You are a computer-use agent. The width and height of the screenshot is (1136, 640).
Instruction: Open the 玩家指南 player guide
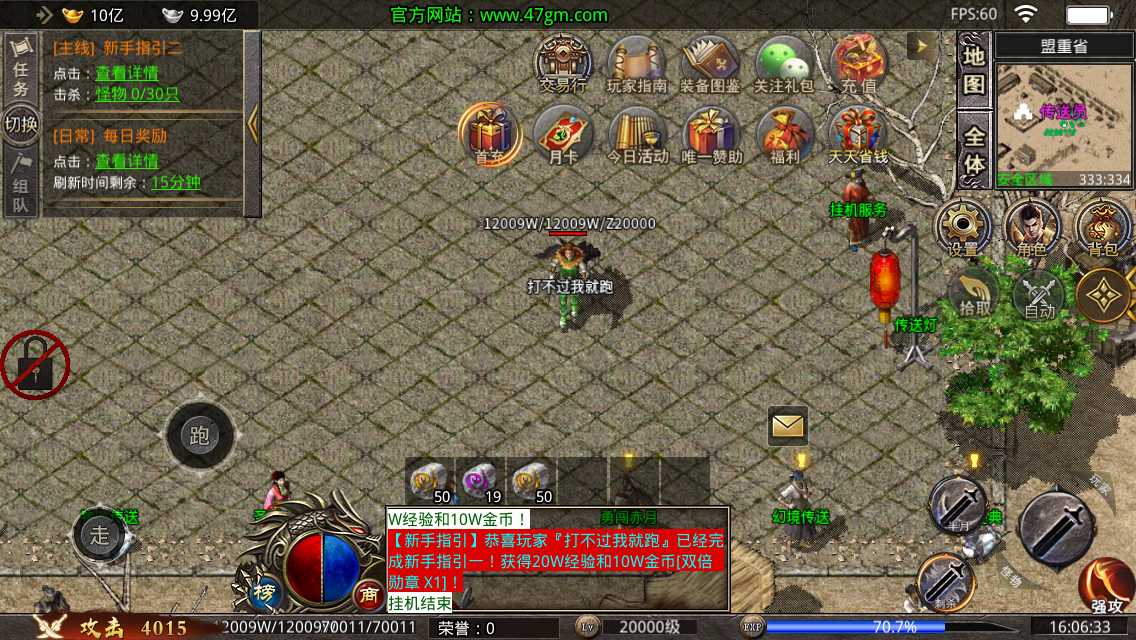(x=636, y=62)
